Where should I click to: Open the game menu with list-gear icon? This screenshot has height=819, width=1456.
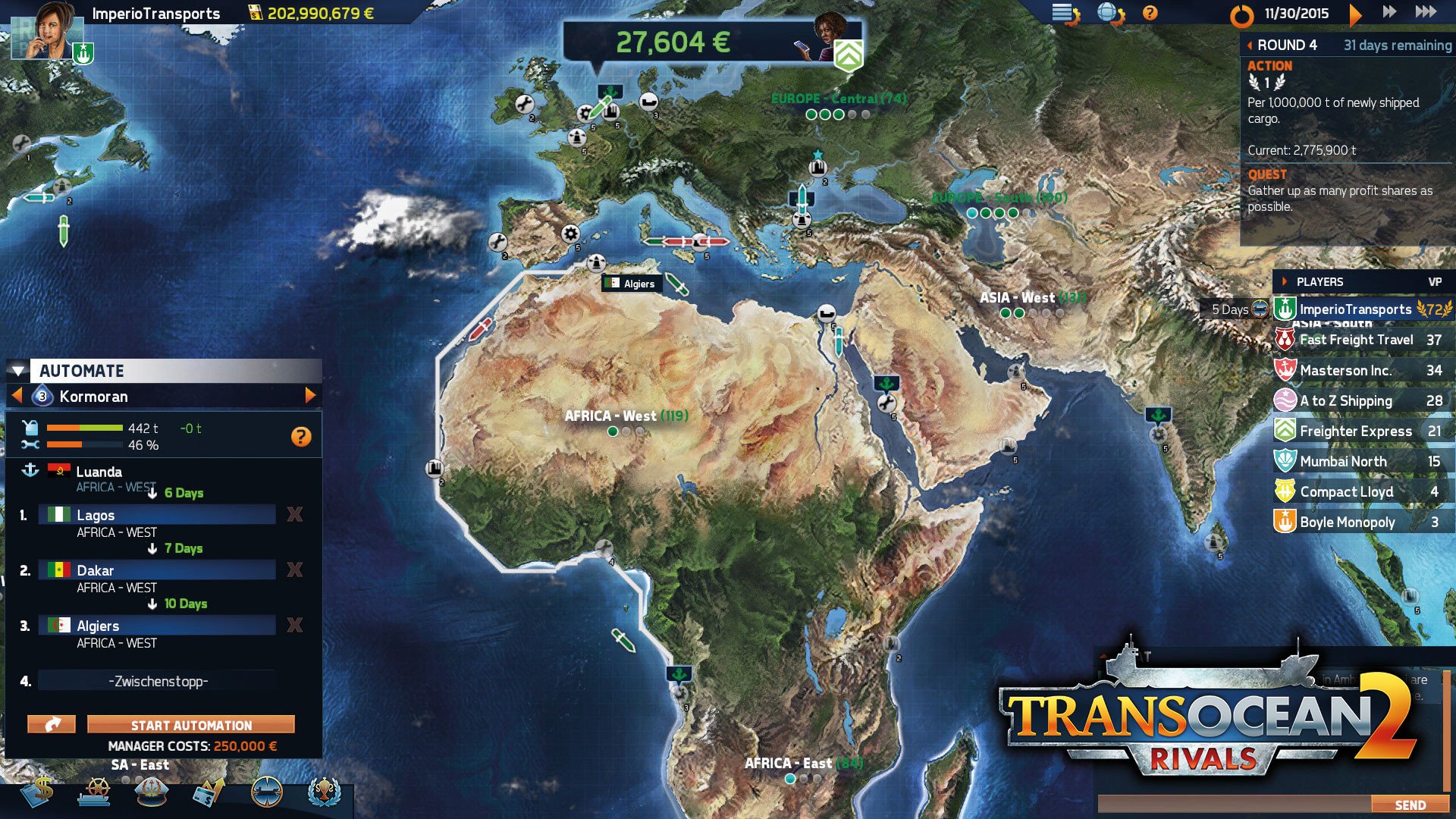pos(1065,14)
